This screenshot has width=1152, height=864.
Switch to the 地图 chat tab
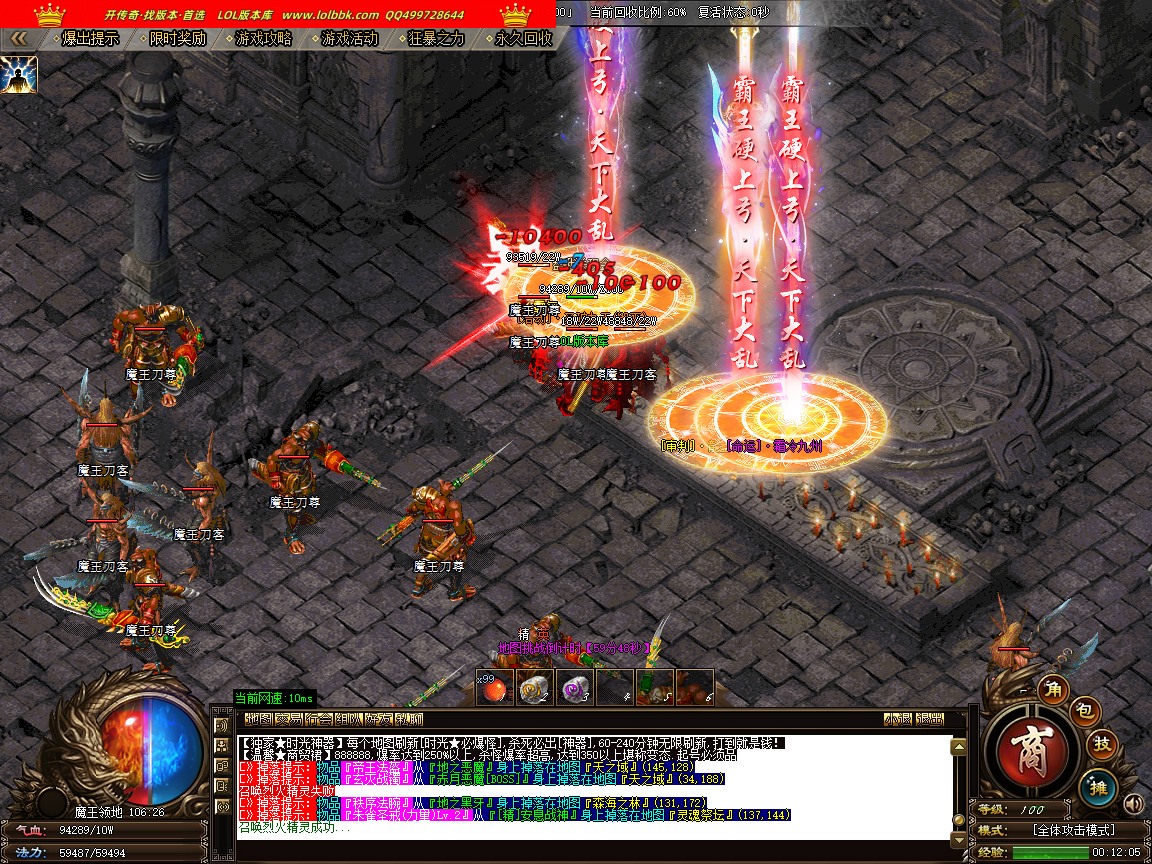click(258, 719)
